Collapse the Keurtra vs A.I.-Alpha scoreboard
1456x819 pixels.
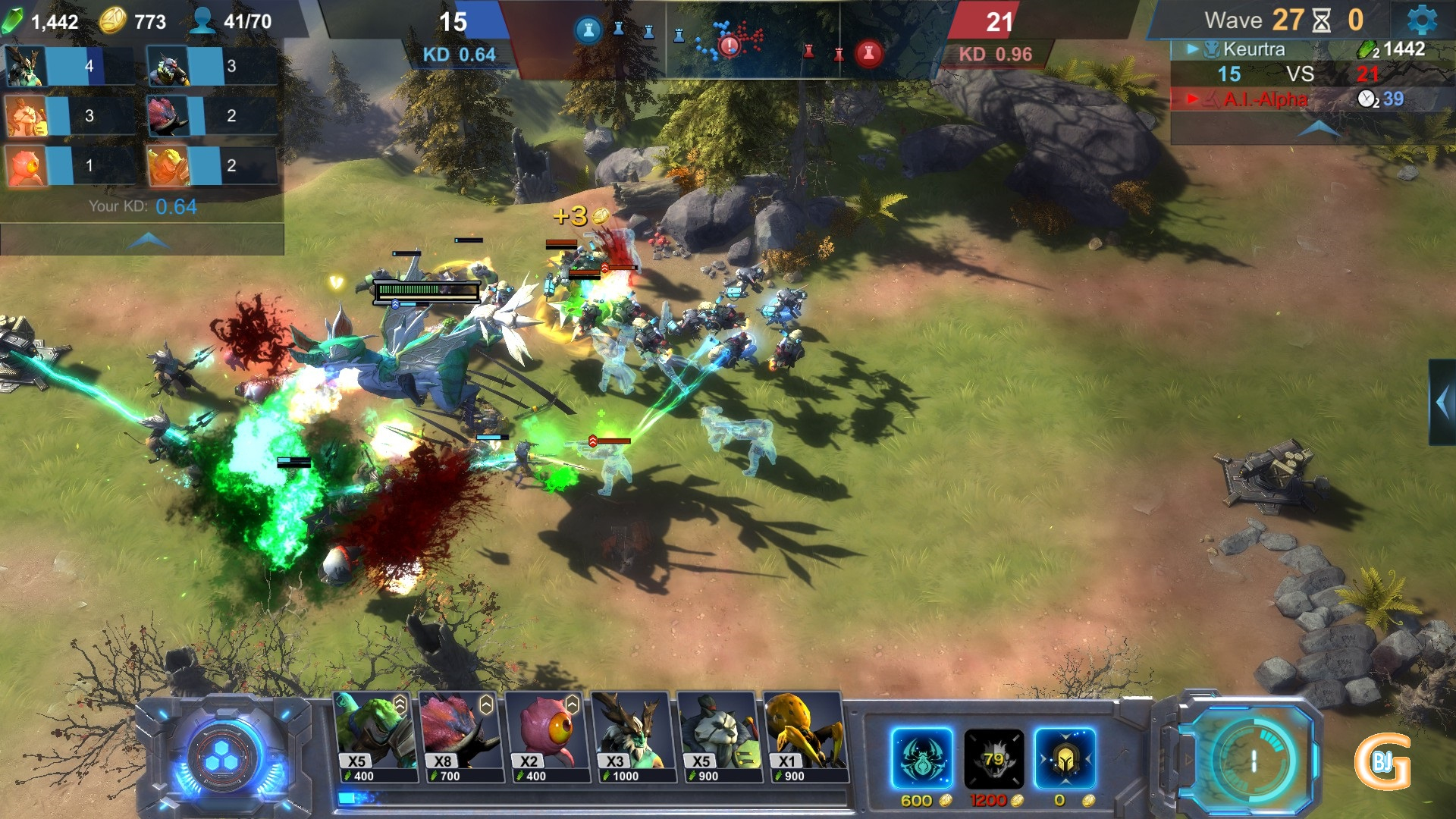tap(1318, 128)
